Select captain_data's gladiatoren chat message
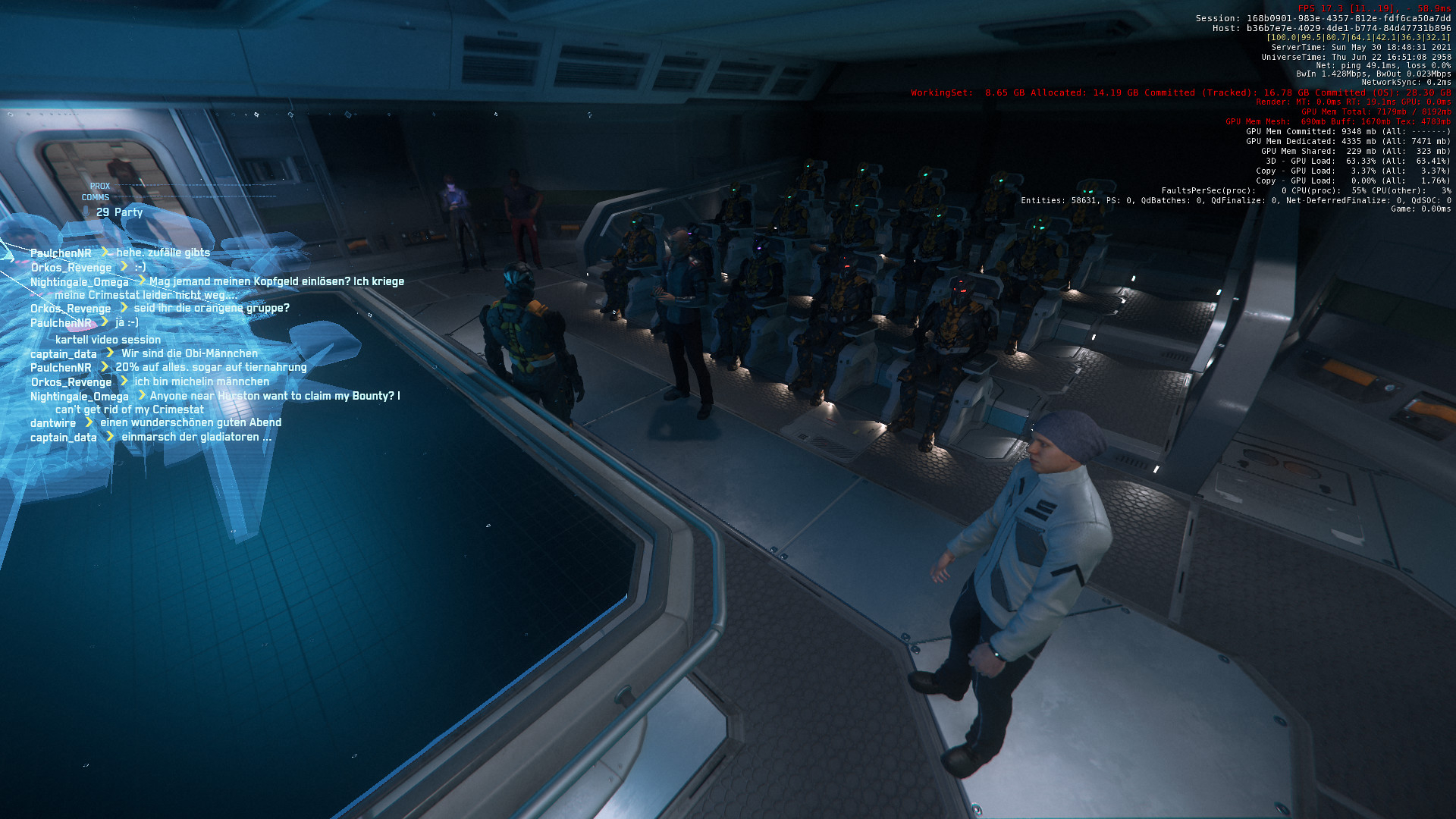This screenshot has height=819, width=1456. pos(196,437)
